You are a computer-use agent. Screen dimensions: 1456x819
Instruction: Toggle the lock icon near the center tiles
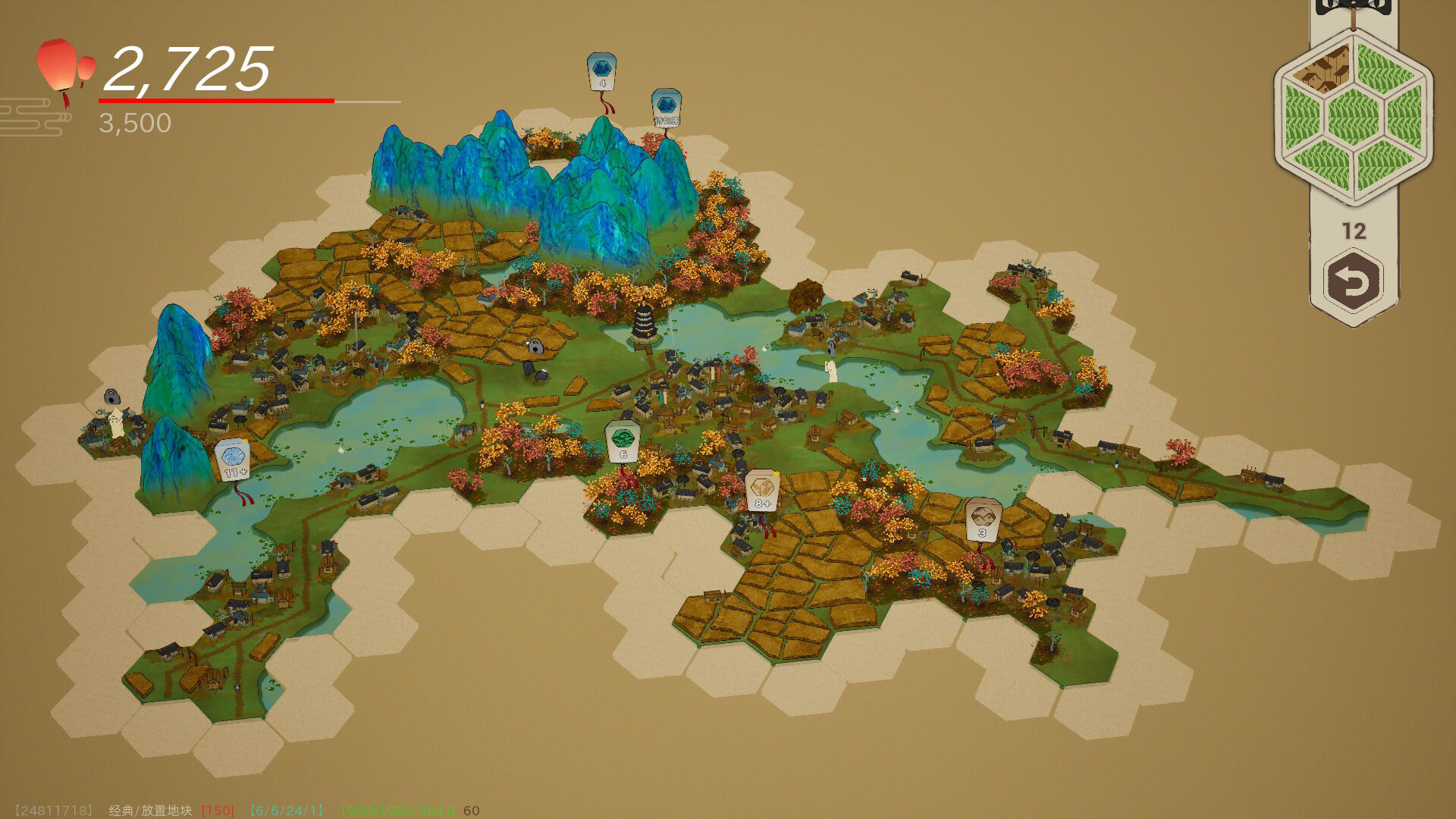tap(535, 345)
